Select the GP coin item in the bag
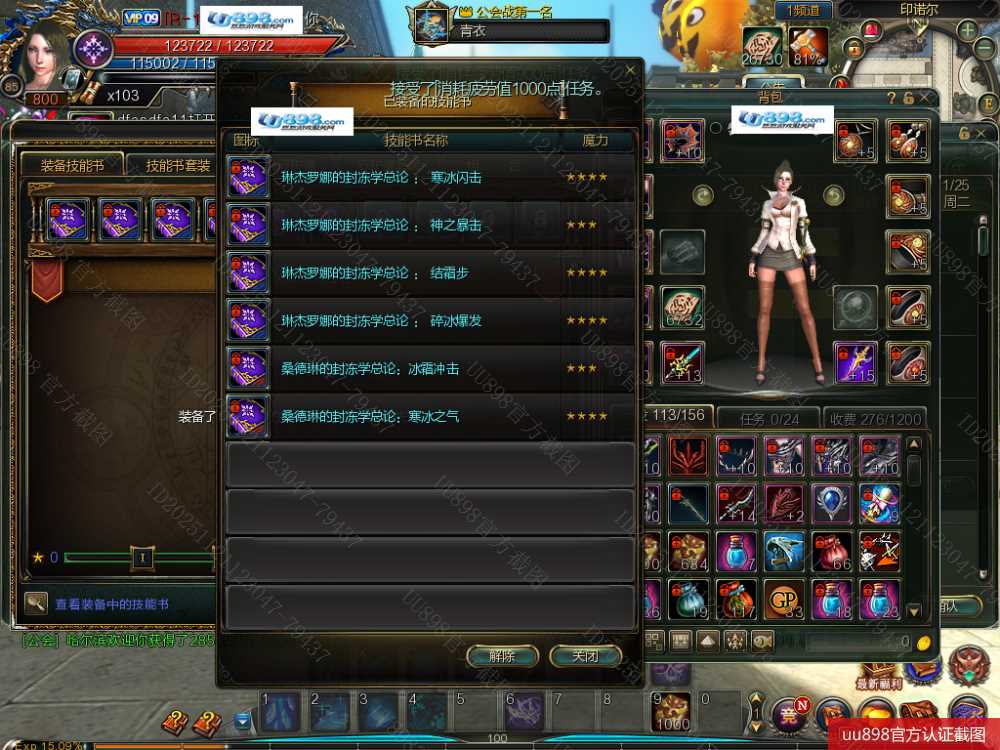Screen dimensions: 1000x750 (x=783, y=599)
